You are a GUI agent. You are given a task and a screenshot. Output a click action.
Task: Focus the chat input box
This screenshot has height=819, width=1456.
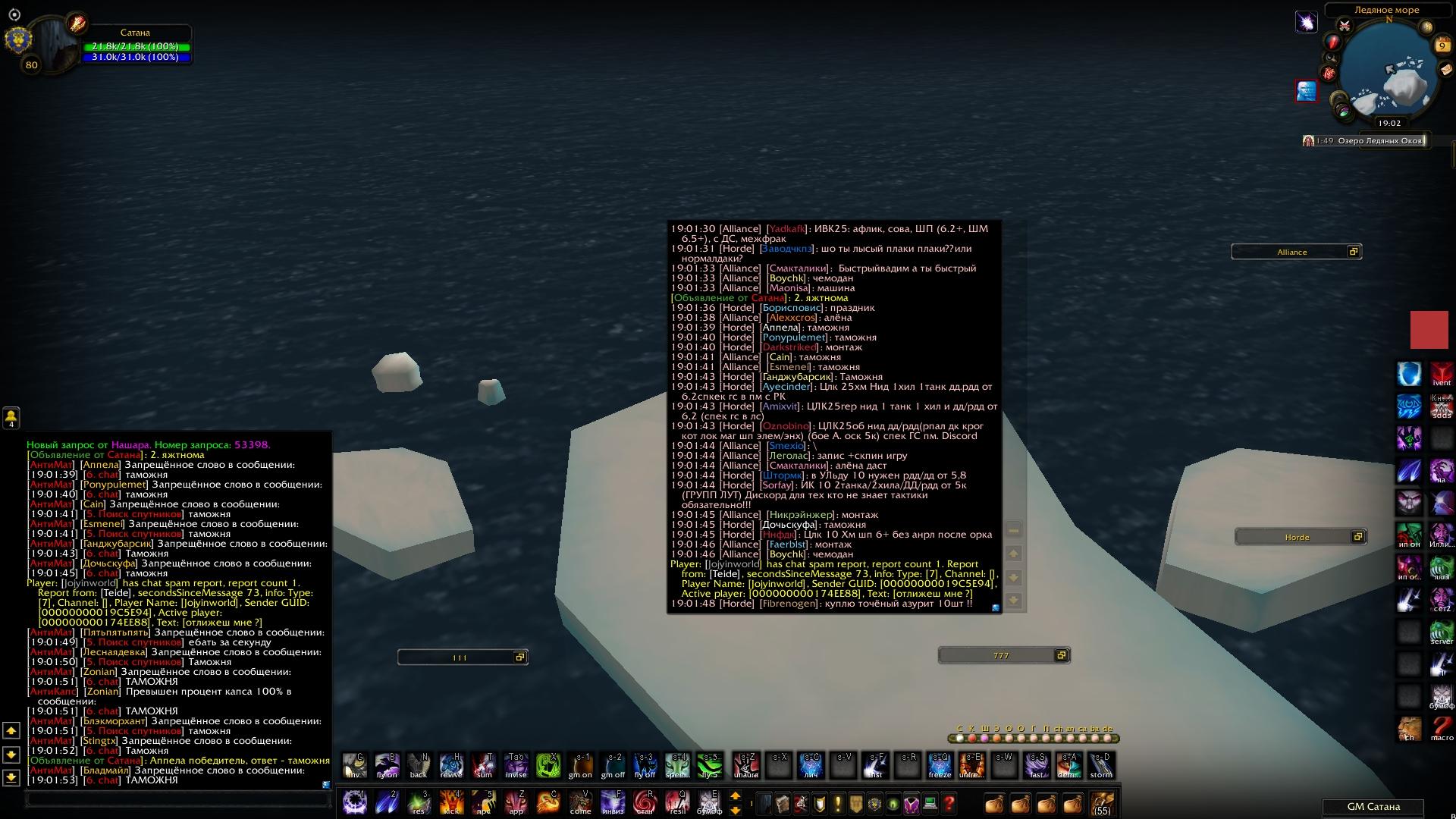point(178,799)
